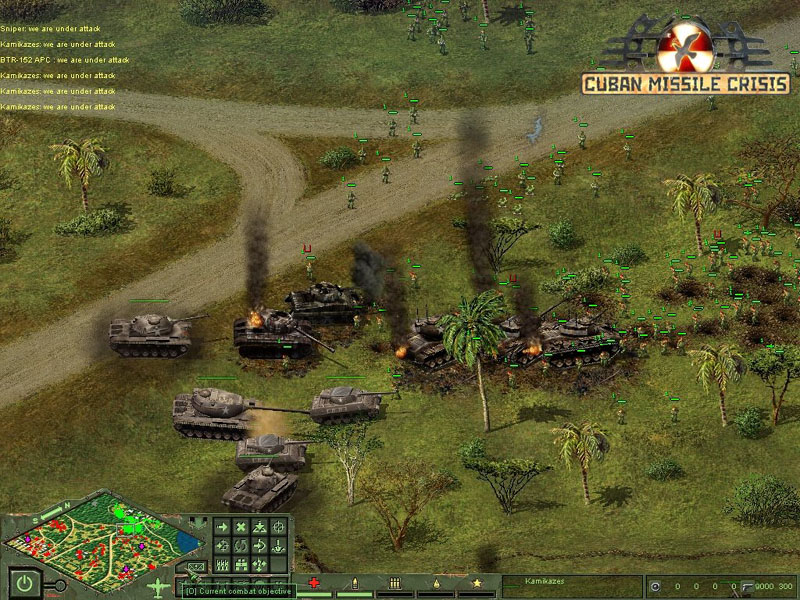Choose the X stop command

(x=241, y=527)
